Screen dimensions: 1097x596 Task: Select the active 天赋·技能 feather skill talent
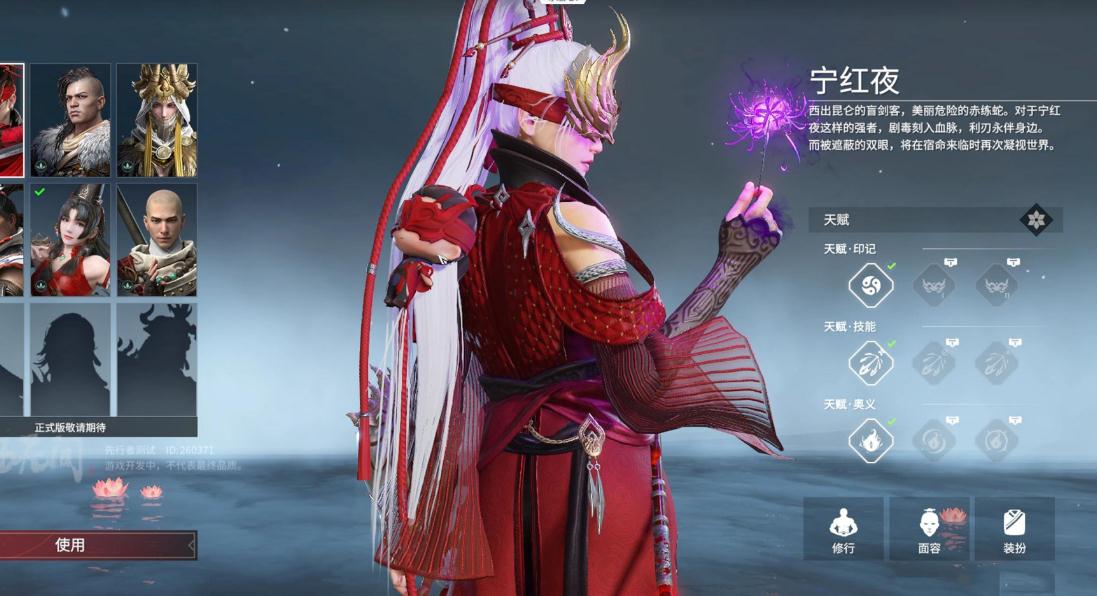point(870,363)
